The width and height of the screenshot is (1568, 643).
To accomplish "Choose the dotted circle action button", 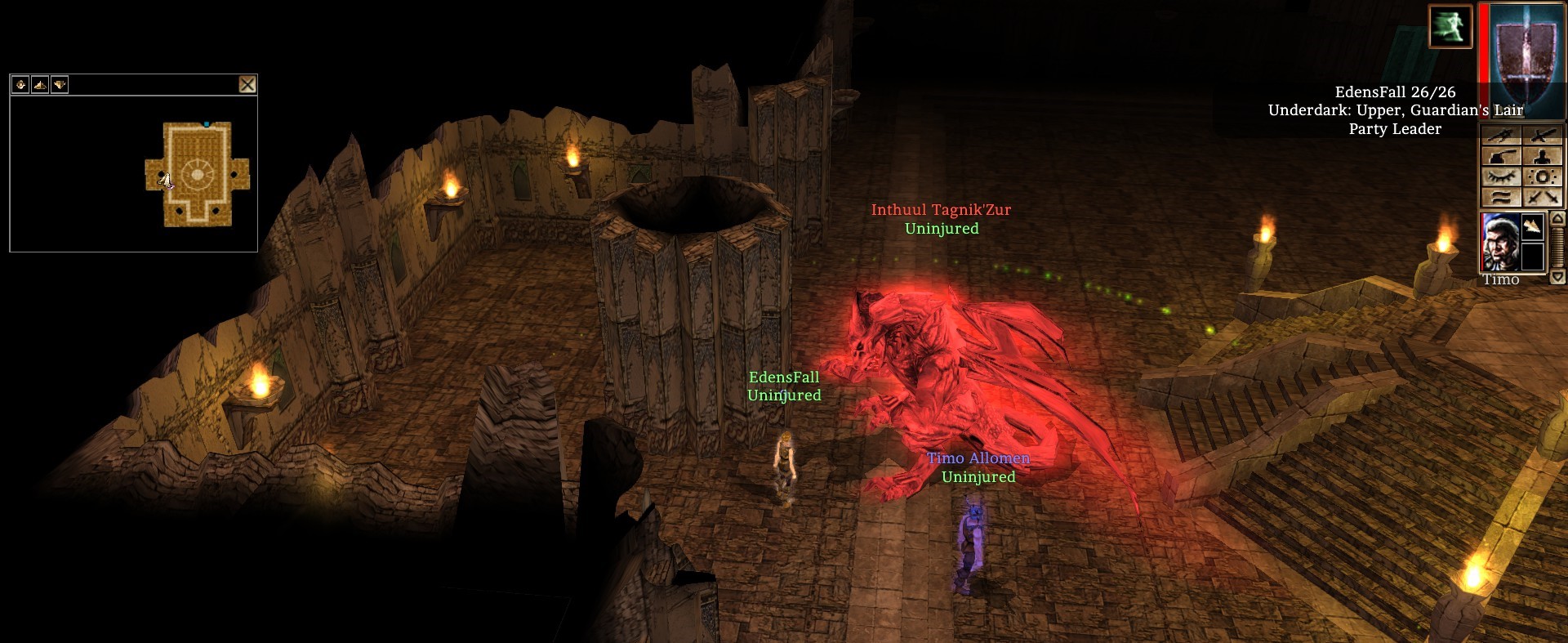I will tap(1543, 177).
